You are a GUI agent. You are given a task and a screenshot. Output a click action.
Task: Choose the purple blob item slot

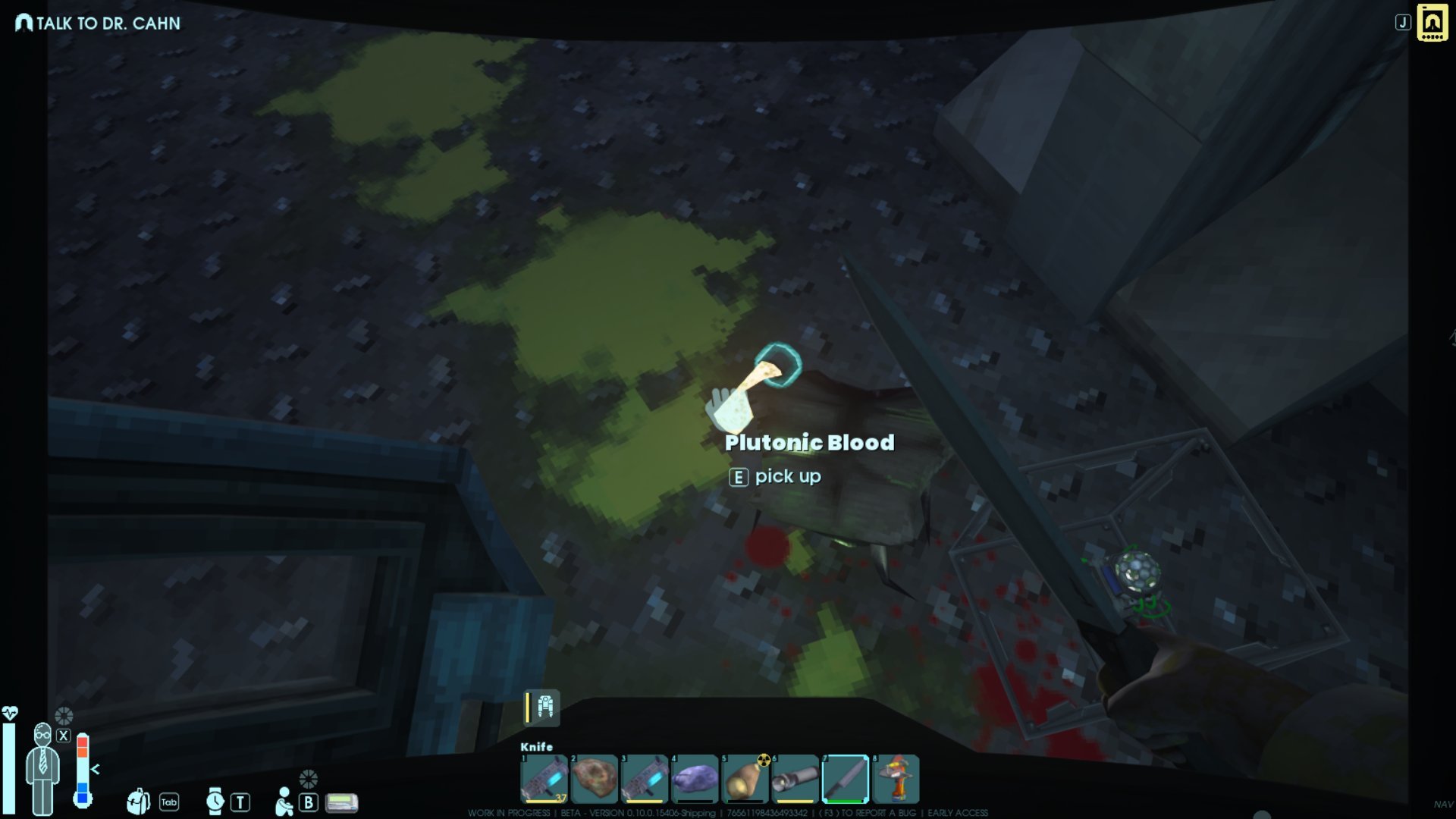pos(695,779)
